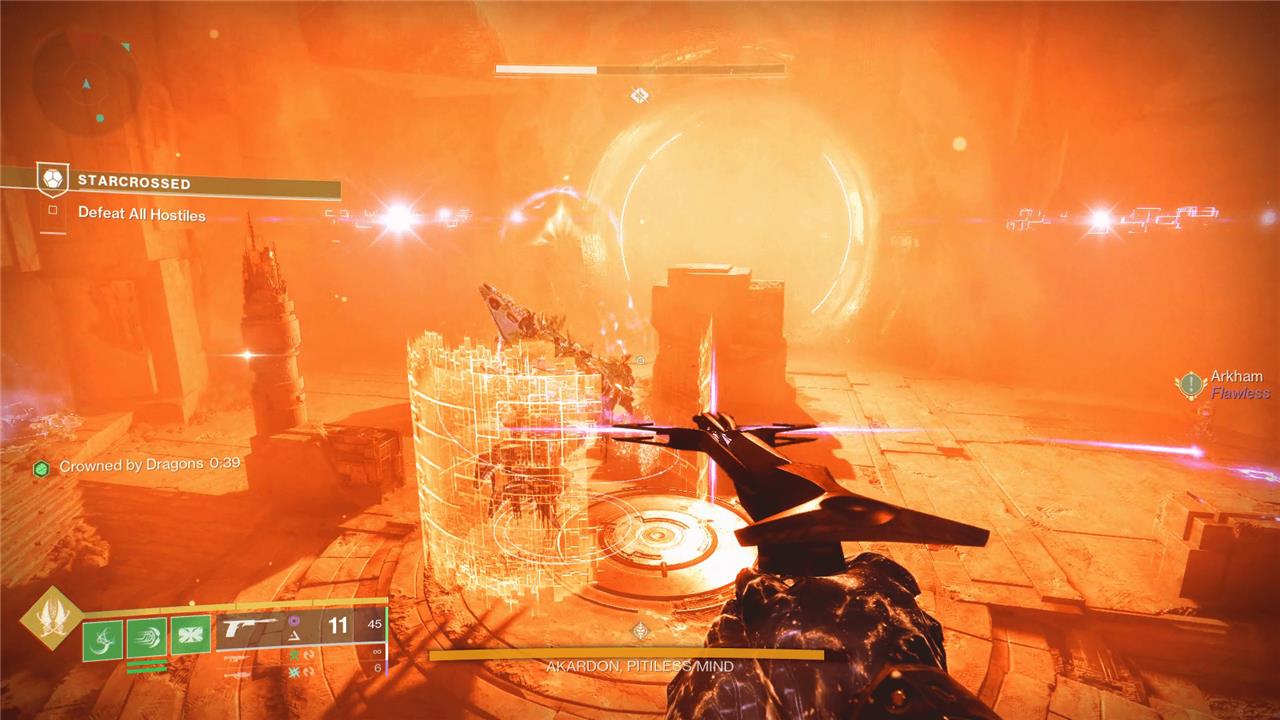Select the Defeat All Hostiles objective
Viewport: 1280px width, 720px height.
[141, 214]
